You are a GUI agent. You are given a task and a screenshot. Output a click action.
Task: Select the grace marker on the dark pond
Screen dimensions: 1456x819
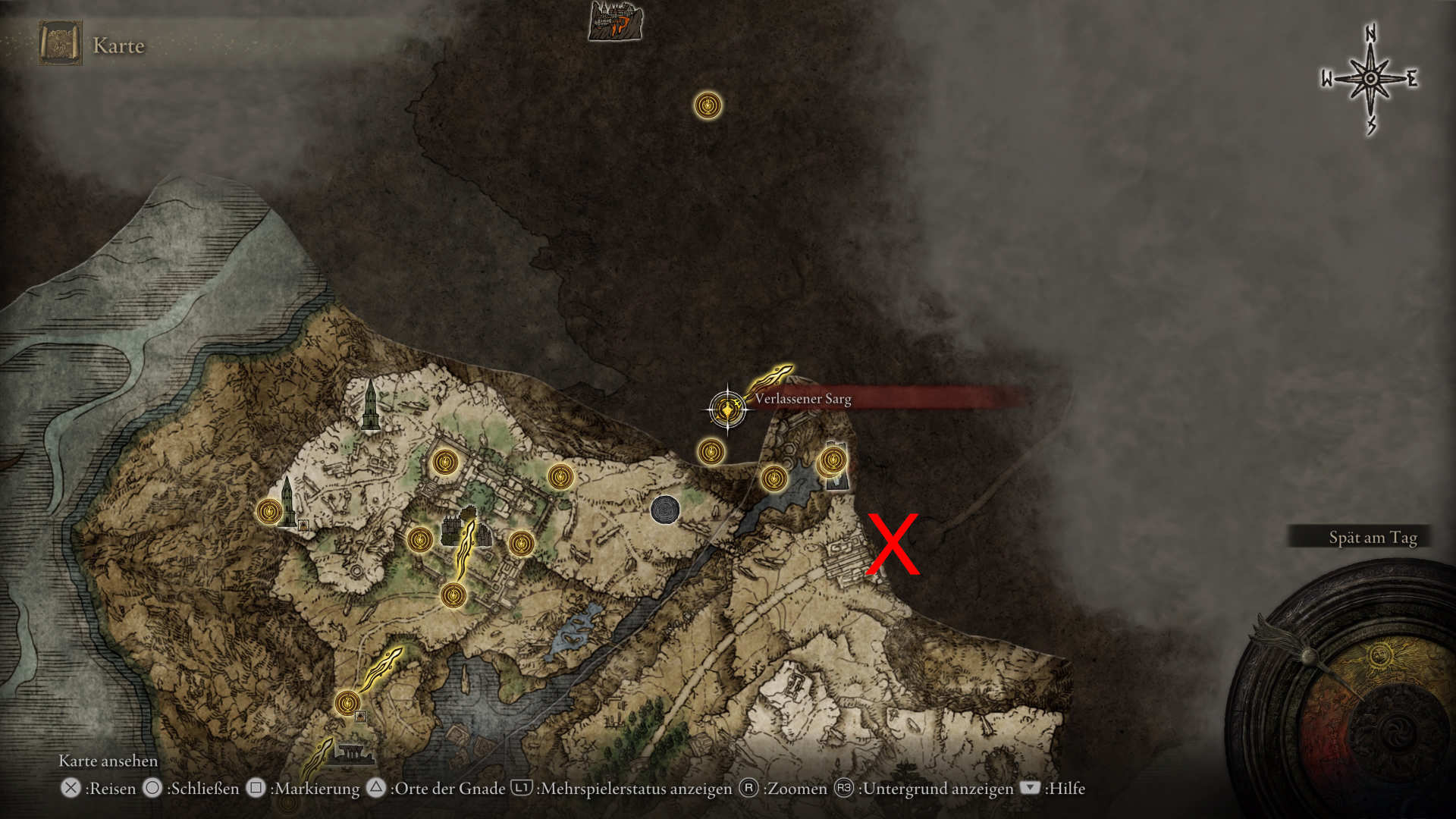(773, 479)
